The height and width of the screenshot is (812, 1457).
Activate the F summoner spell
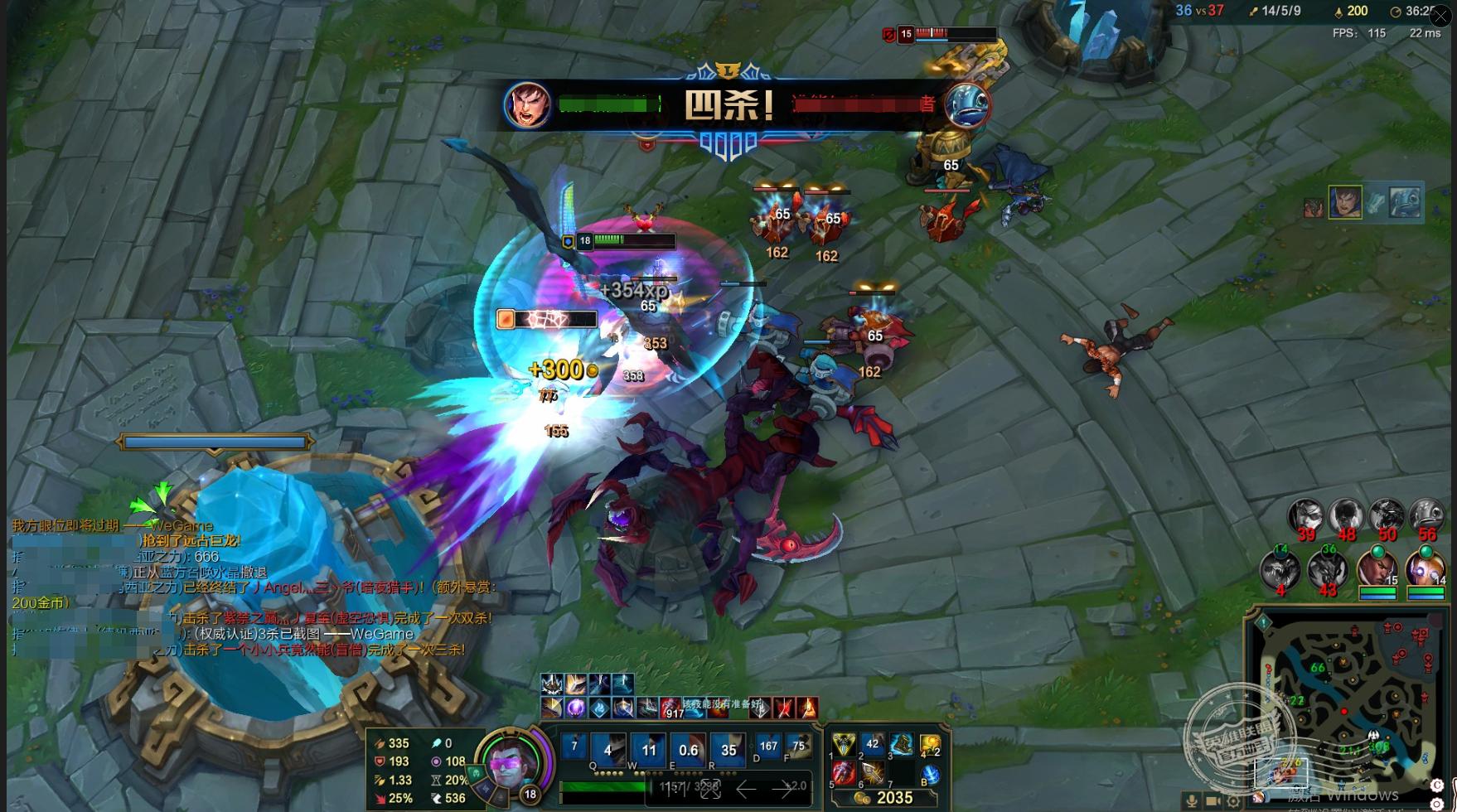(798, 746)
